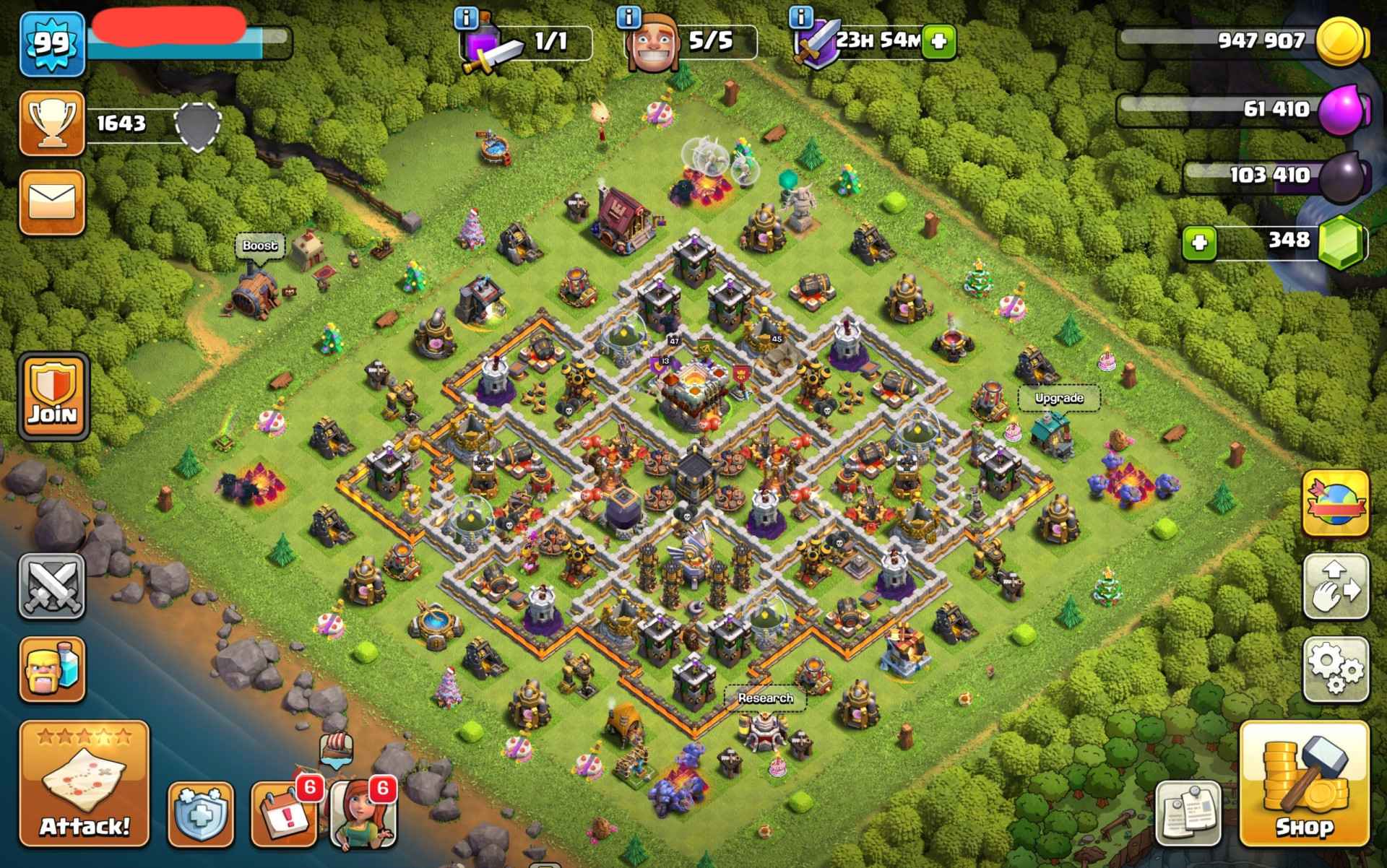Open the barbarian army overview
This screenshot has height=868, width=1387.
pos(51,669)
